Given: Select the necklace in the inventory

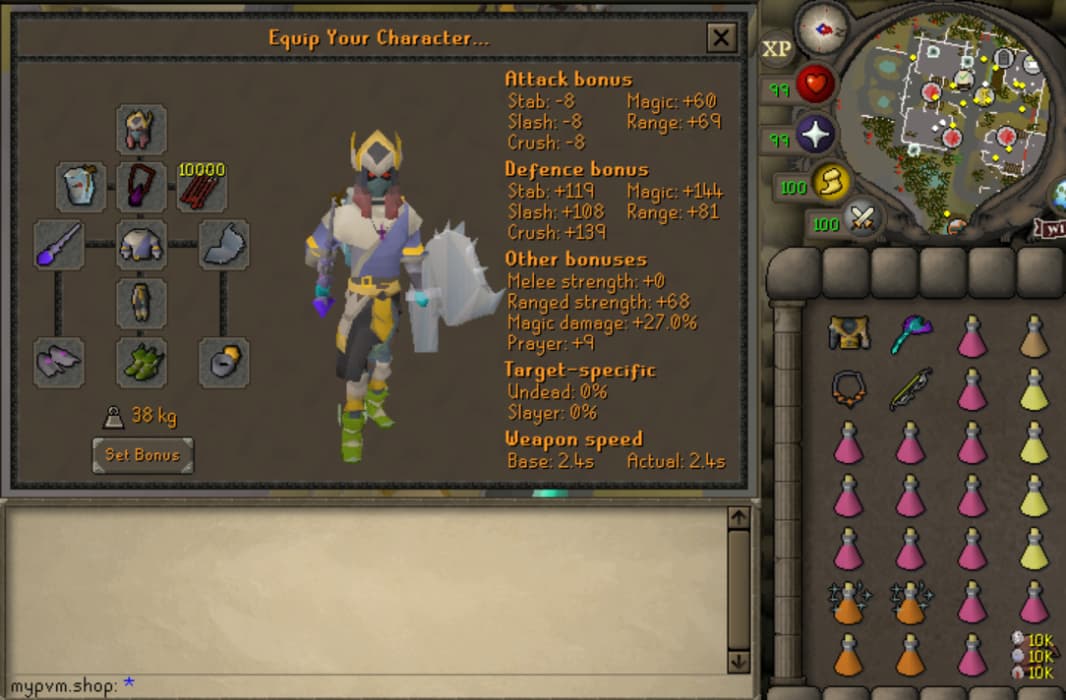Looking at the screenshot, I should point(849,388).
